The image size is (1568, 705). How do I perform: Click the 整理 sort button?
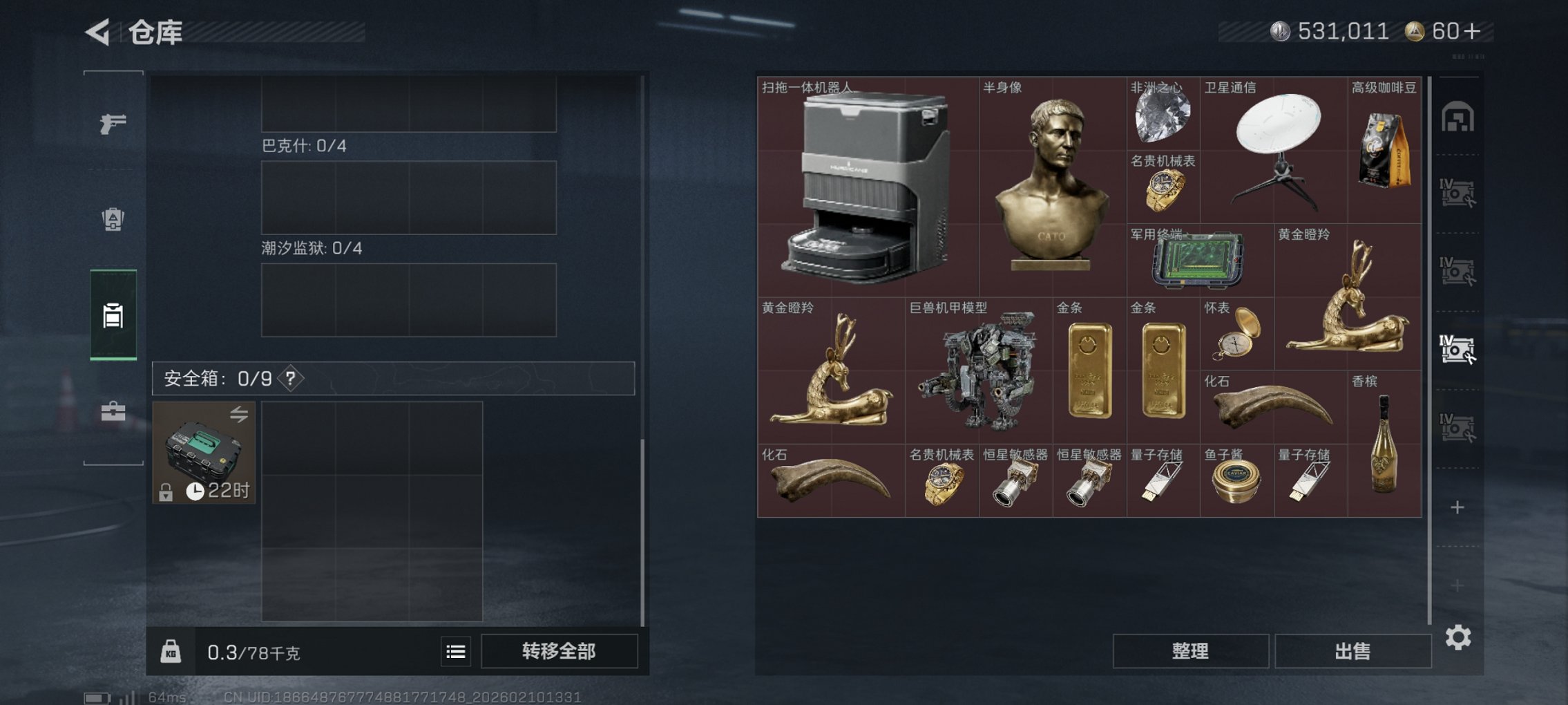click(x=1190, y=651)
